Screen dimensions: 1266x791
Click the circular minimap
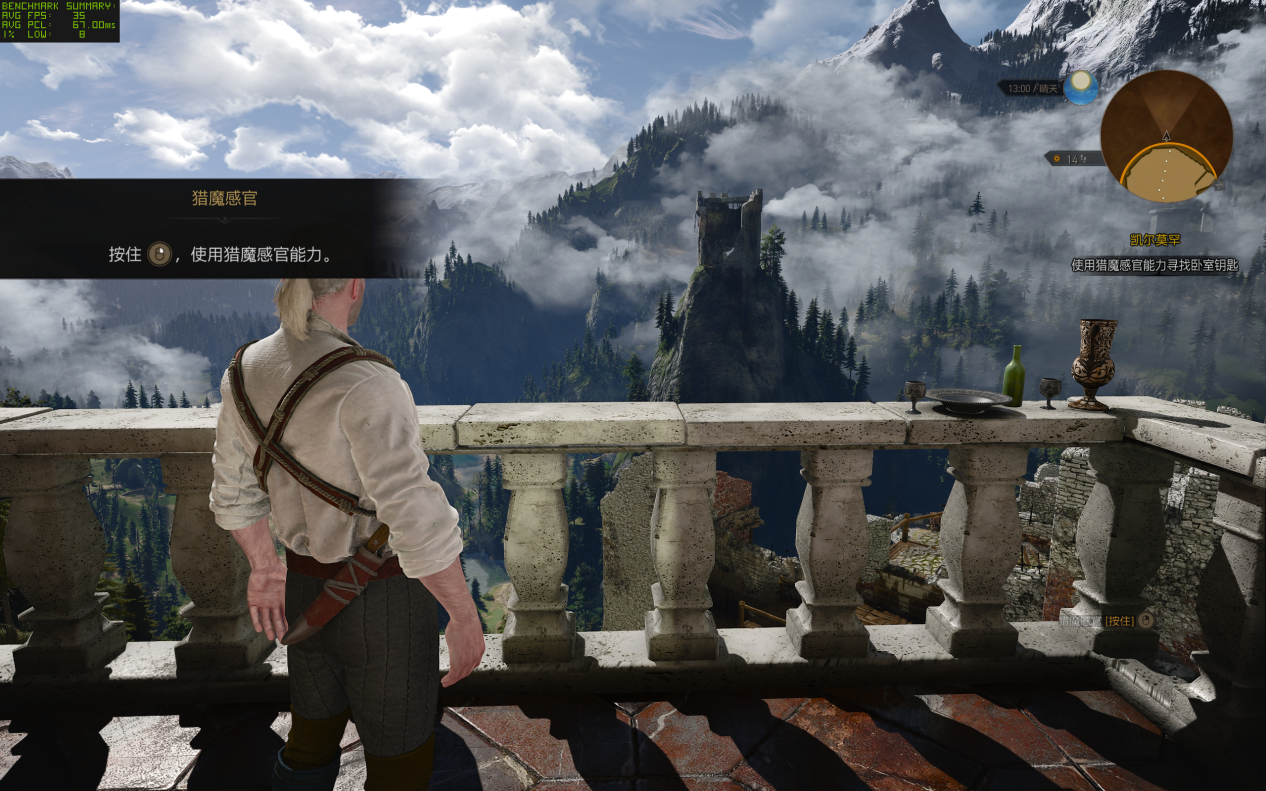click(1166, 136)
